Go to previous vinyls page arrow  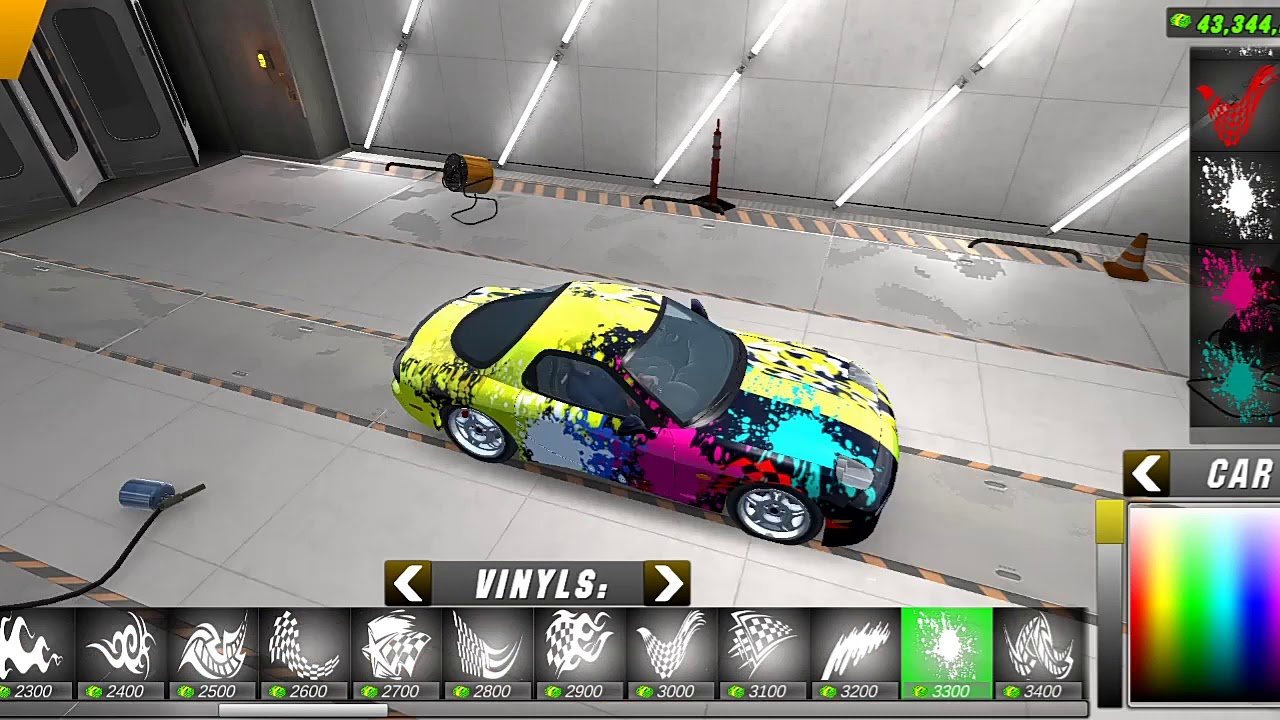point(408,583)
